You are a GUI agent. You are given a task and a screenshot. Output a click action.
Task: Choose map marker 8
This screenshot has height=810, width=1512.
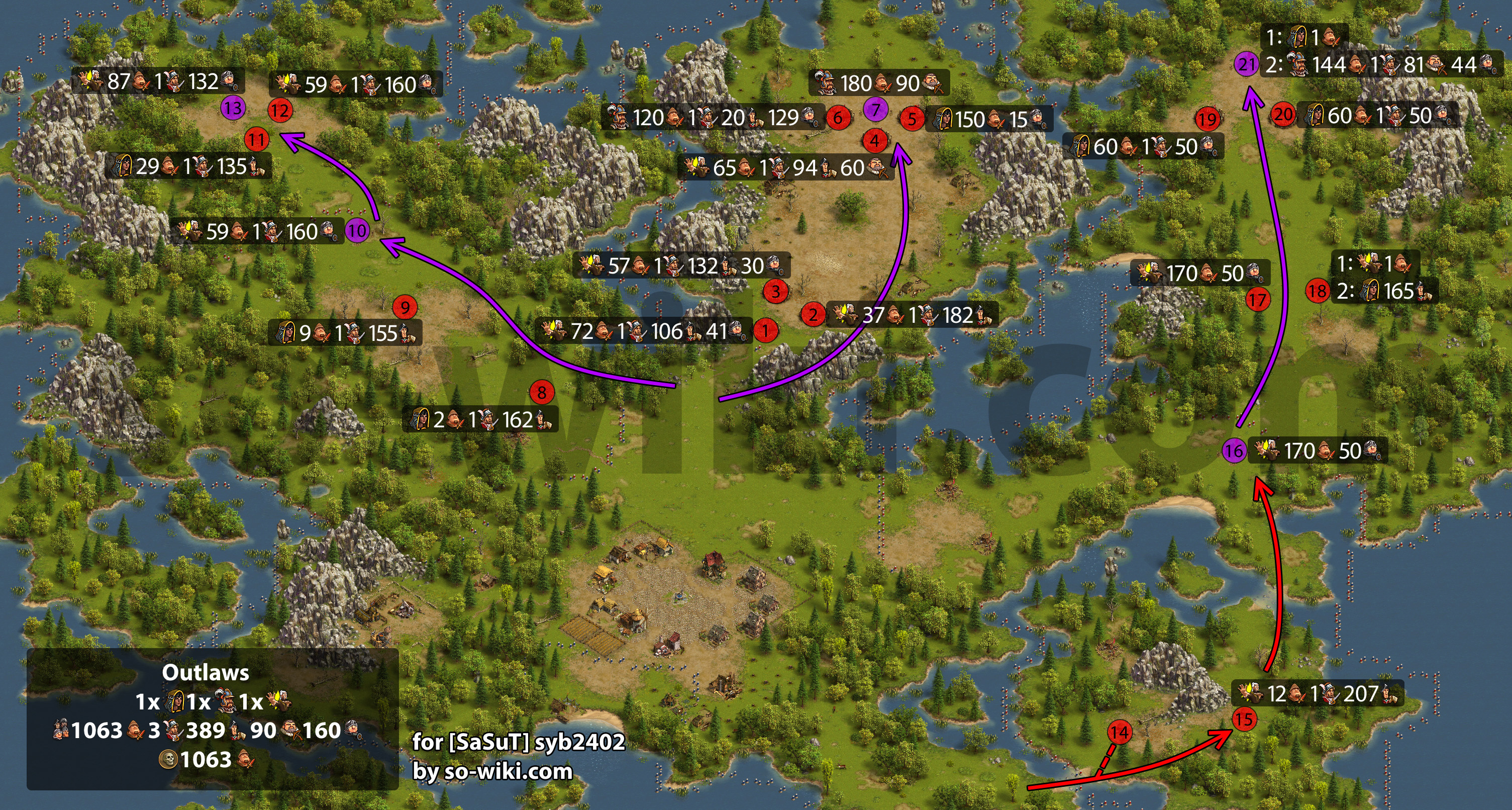click(x=542, y=392)
